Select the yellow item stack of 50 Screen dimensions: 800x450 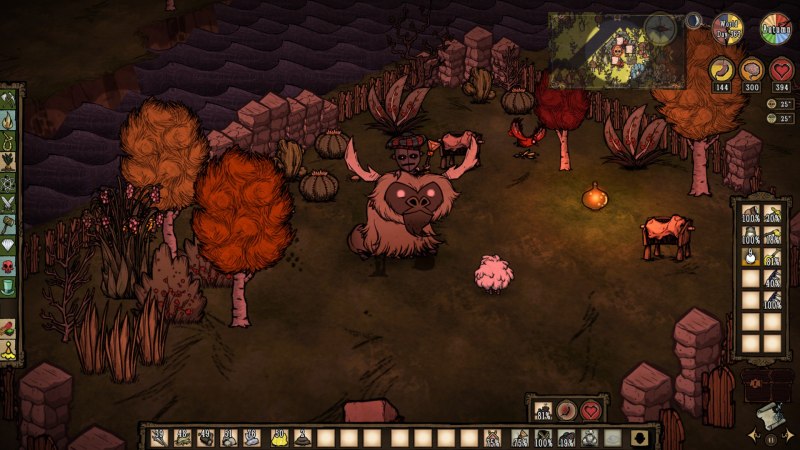click(279, 437)
